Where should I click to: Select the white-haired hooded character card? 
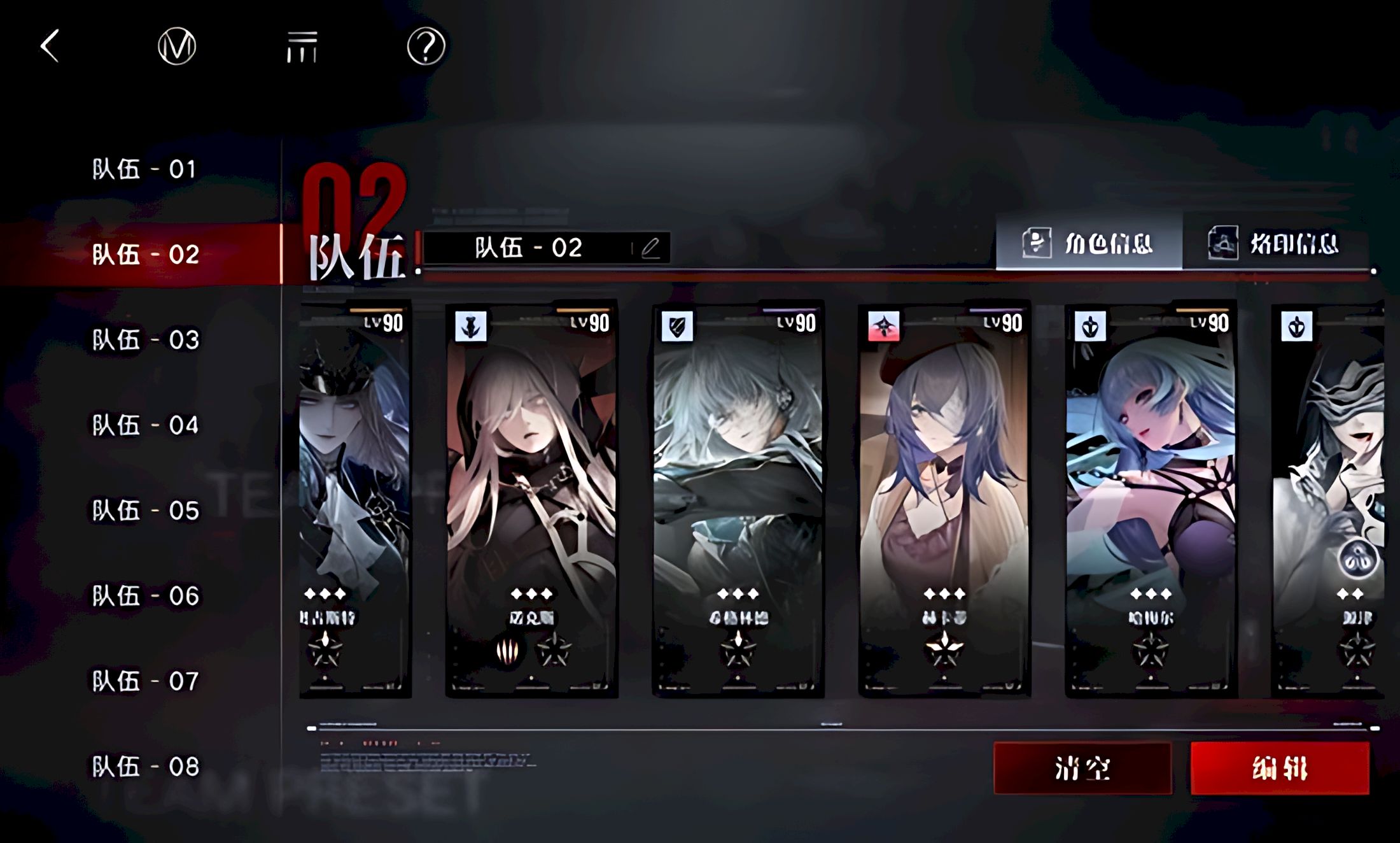[x=531, y=497]
